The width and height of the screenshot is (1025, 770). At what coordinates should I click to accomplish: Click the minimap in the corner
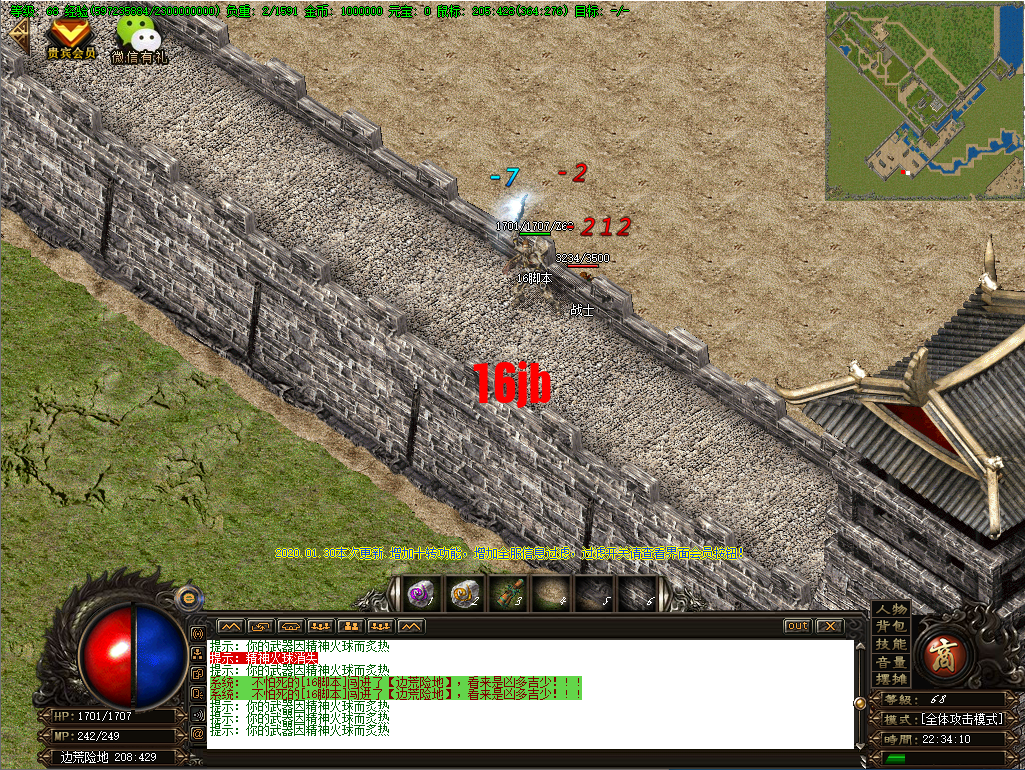[x=924, y=100]
